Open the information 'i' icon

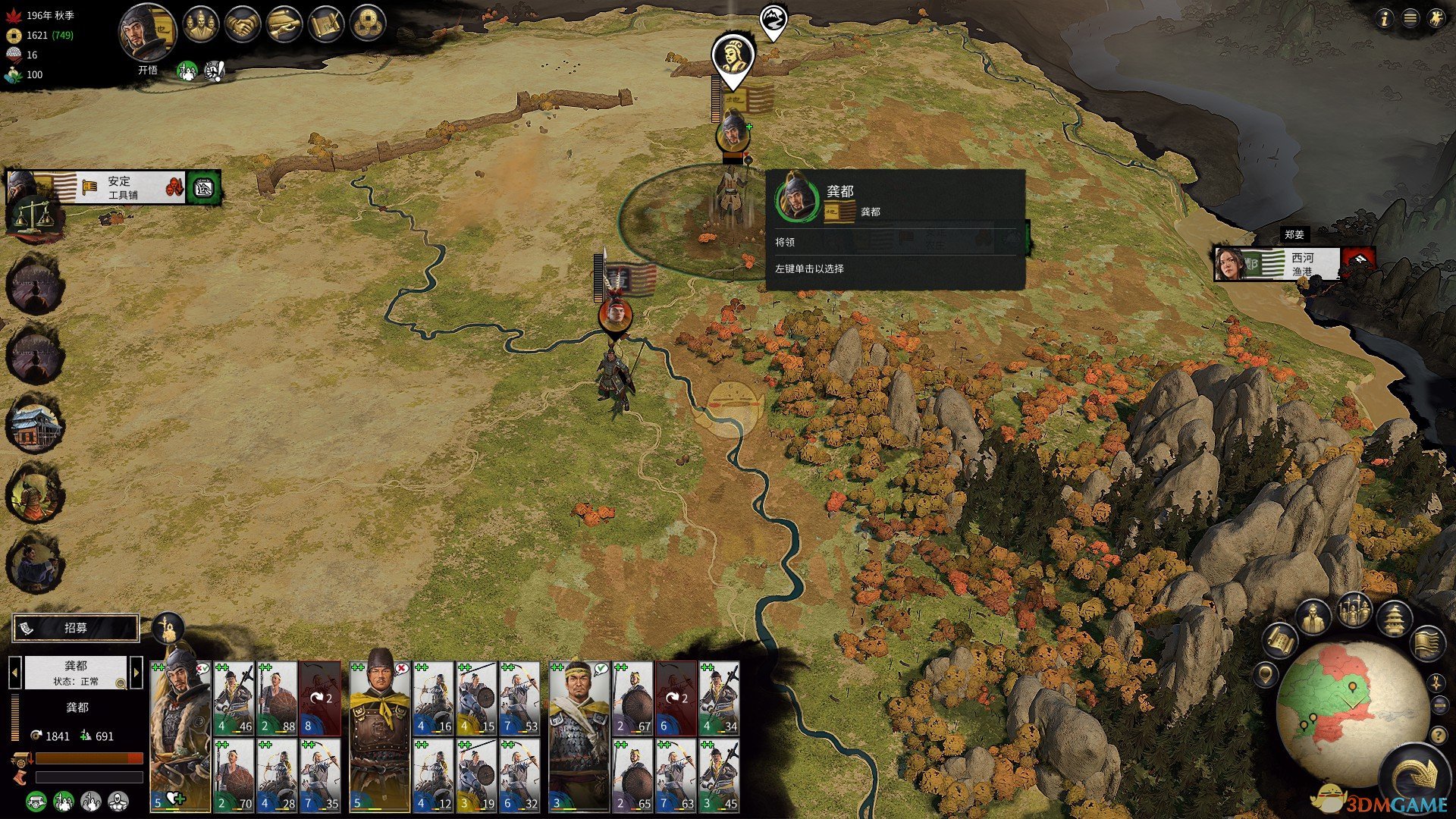point(1384,19)
